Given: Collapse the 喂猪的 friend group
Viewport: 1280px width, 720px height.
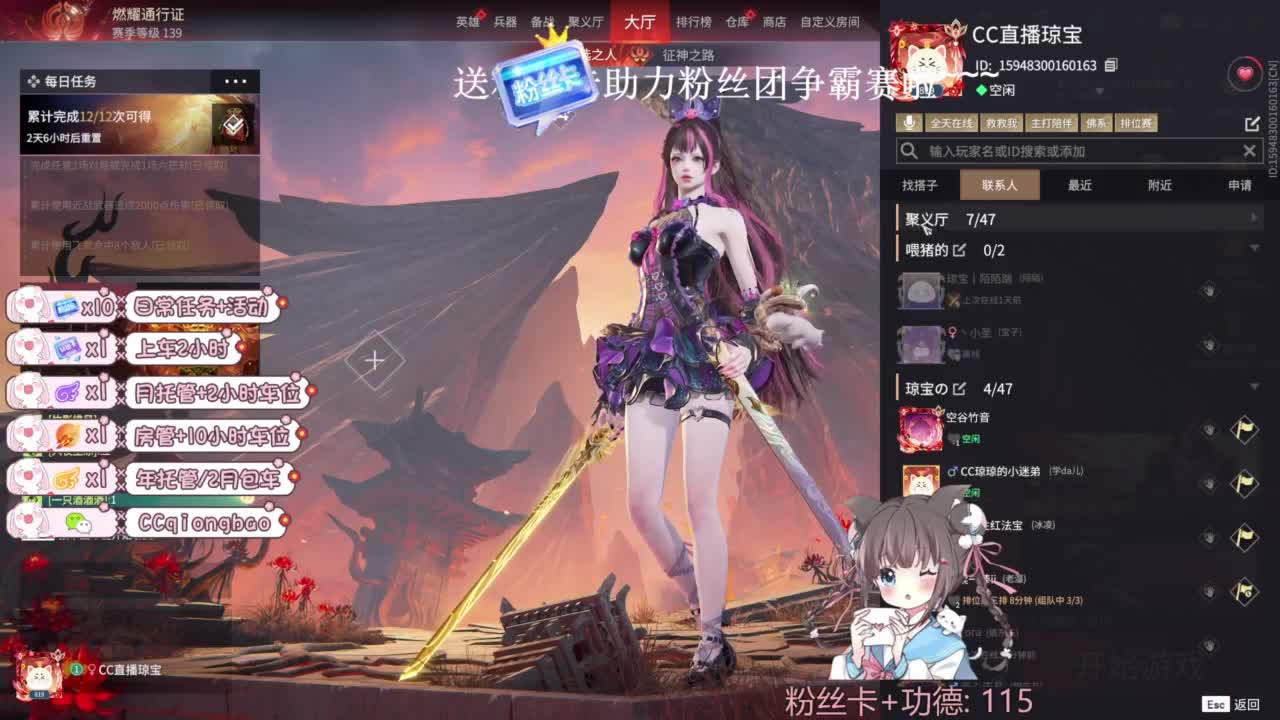Looking at the screenshot, I should [1255, 247].
